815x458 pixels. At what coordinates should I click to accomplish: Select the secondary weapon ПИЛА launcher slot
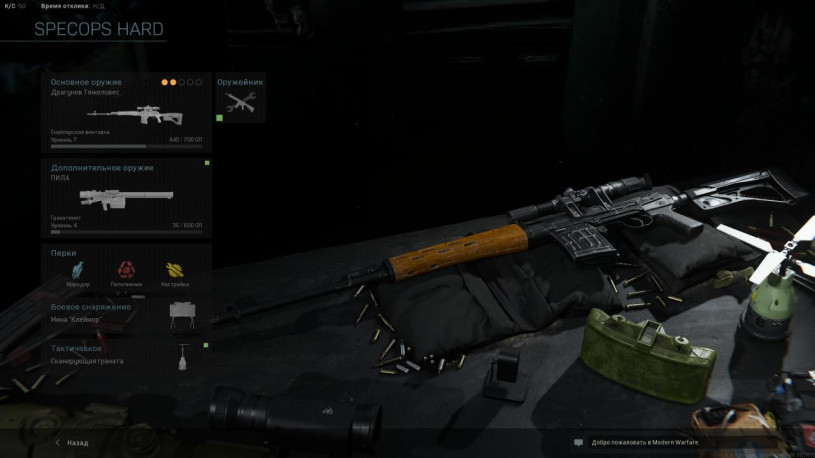coord(126,196)
